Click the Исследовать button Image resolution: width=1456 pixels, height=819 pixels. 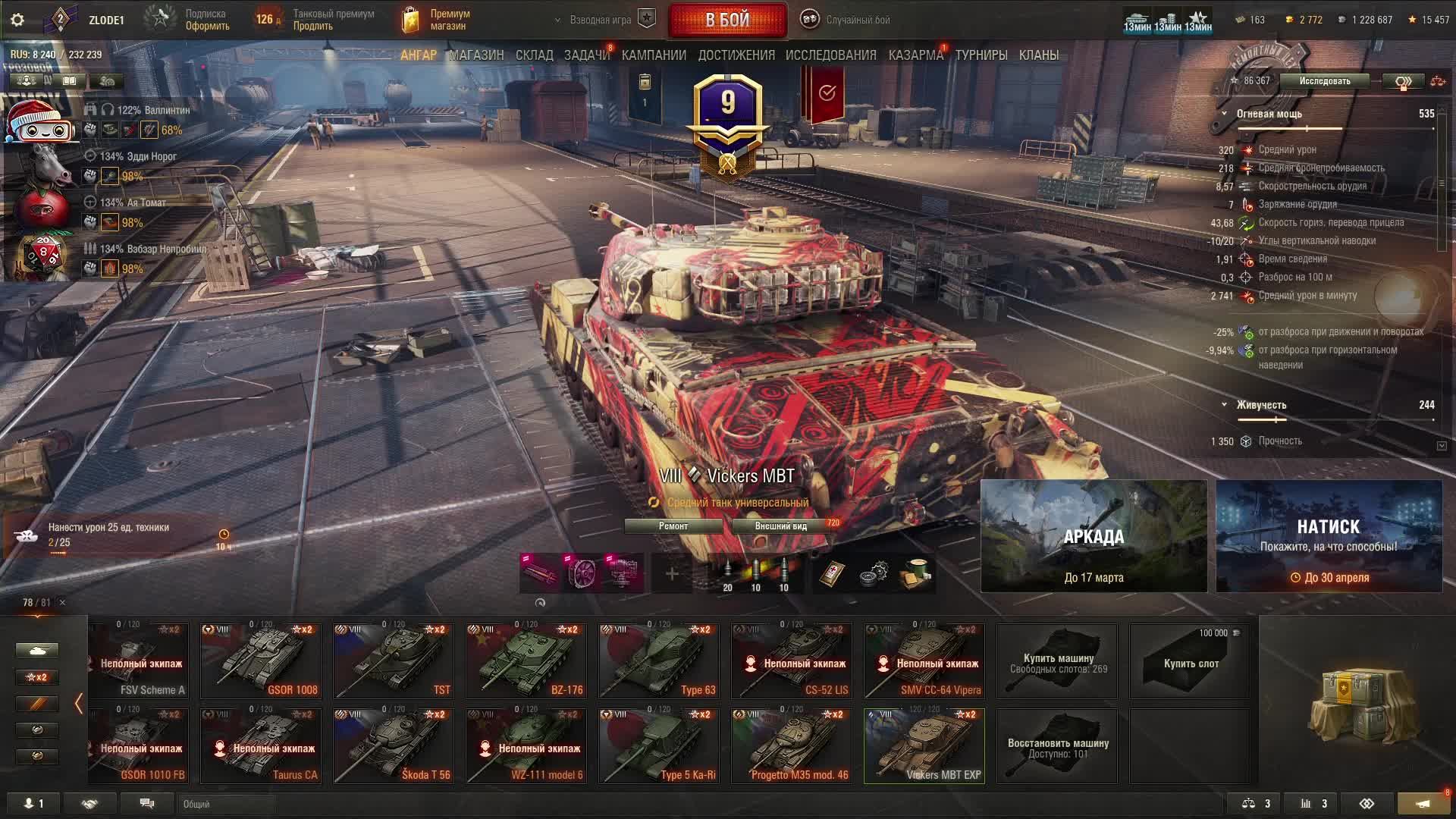coord(1324,81)
